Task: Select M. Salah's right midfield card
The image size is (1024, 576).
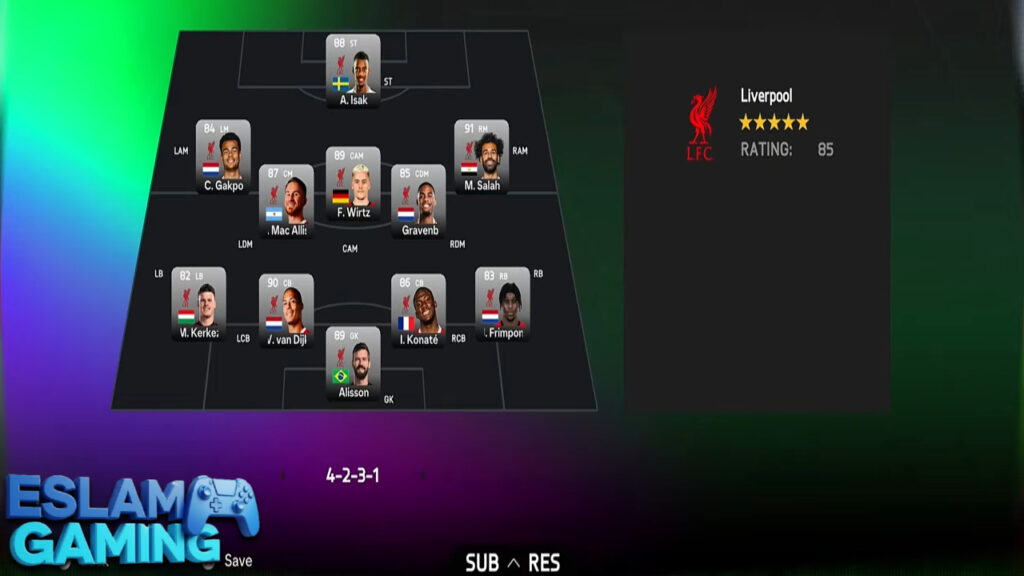Action: click(481, 156)
